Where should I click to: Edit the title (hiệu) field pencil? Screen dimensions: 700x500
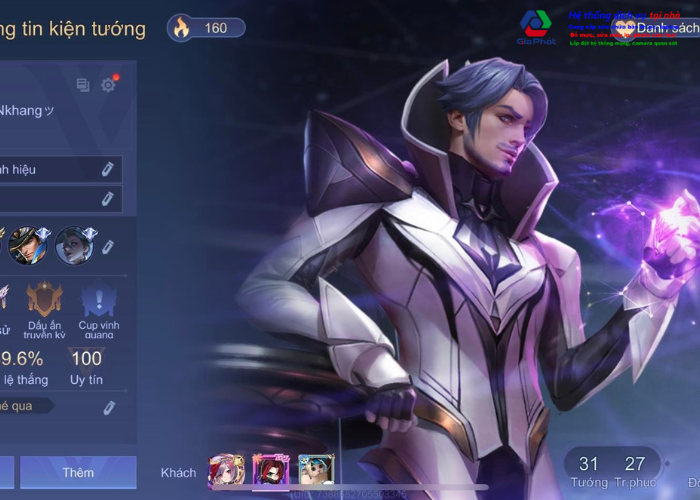tap(108, 170)
